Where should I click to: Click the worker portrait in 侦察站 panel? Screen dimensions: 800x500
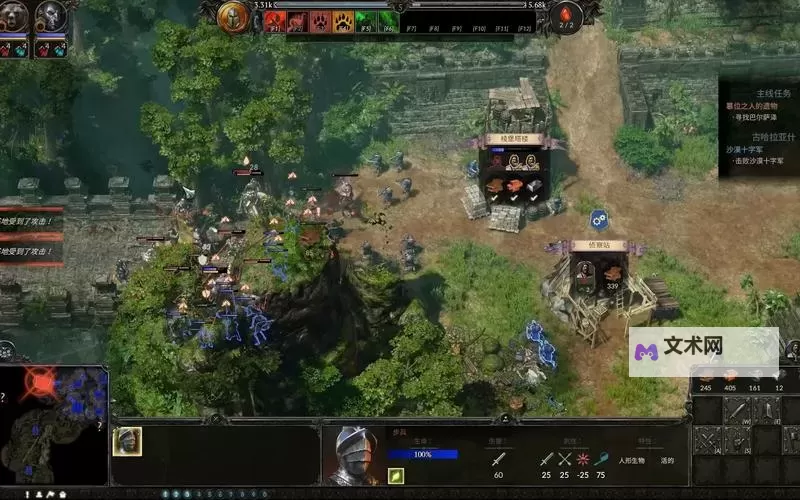coord(585,270)
